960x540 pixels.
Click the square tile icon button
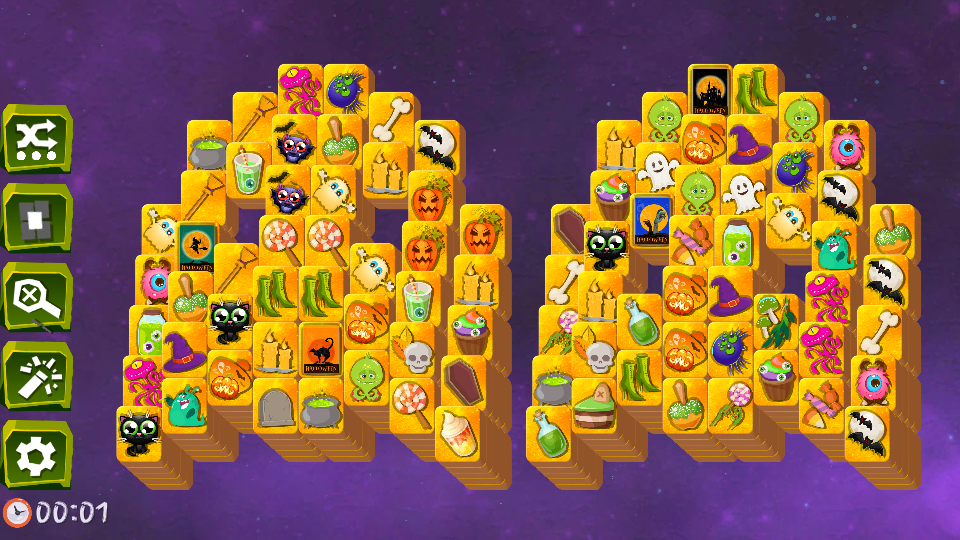pyautogui.click(x=37, y=217)
